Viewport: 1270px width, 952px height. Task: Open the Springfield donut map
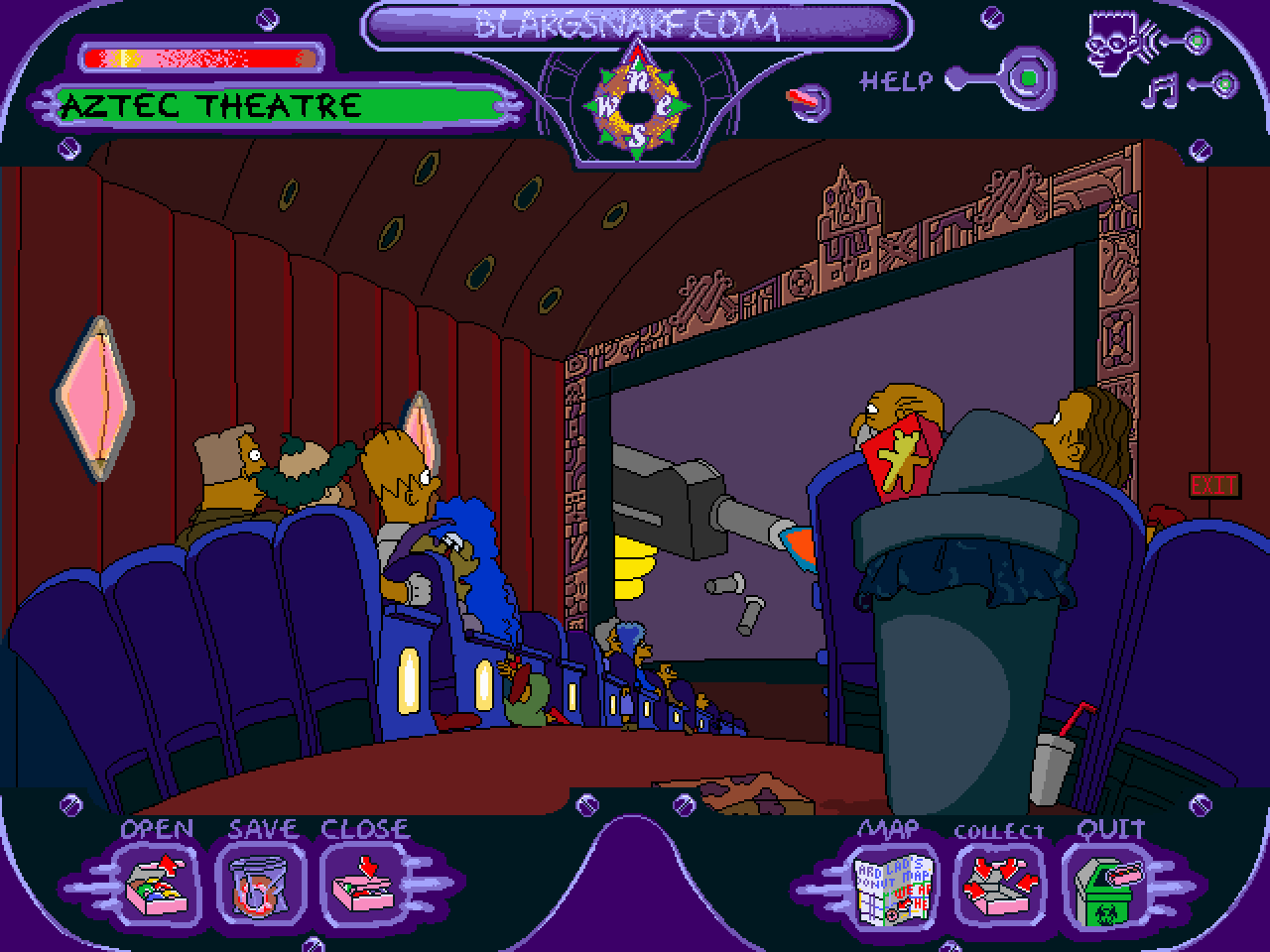coord(893,885)
